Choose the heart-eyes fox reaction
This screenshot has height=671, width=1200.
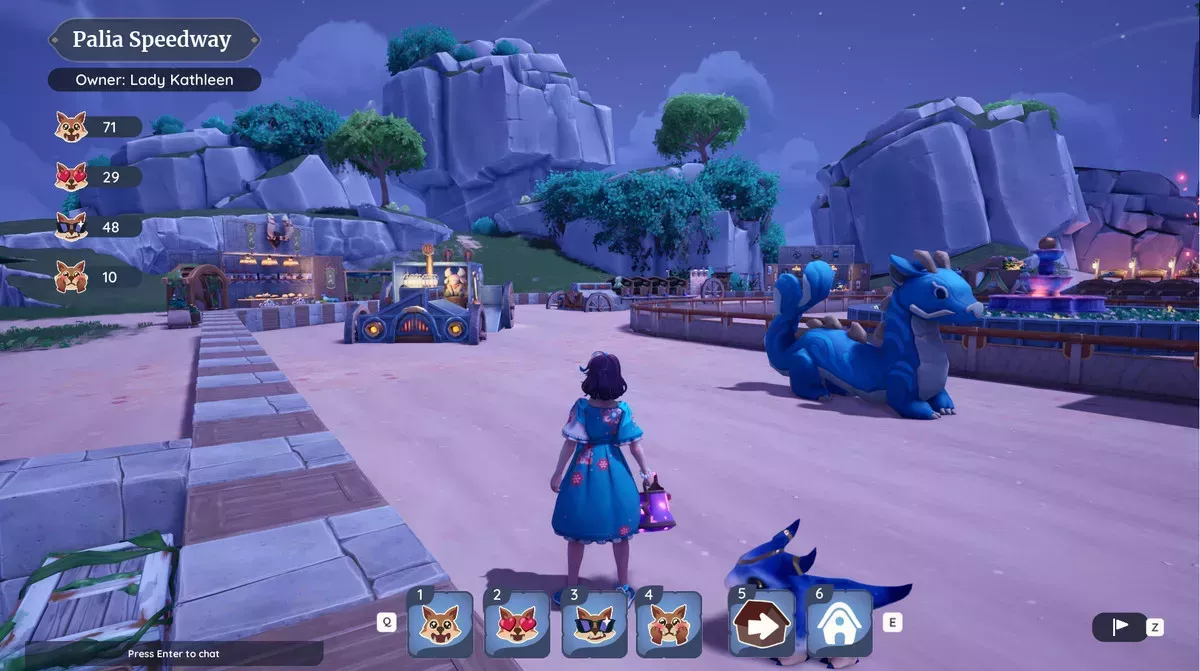pyautogui.click(x=517, y=624)
